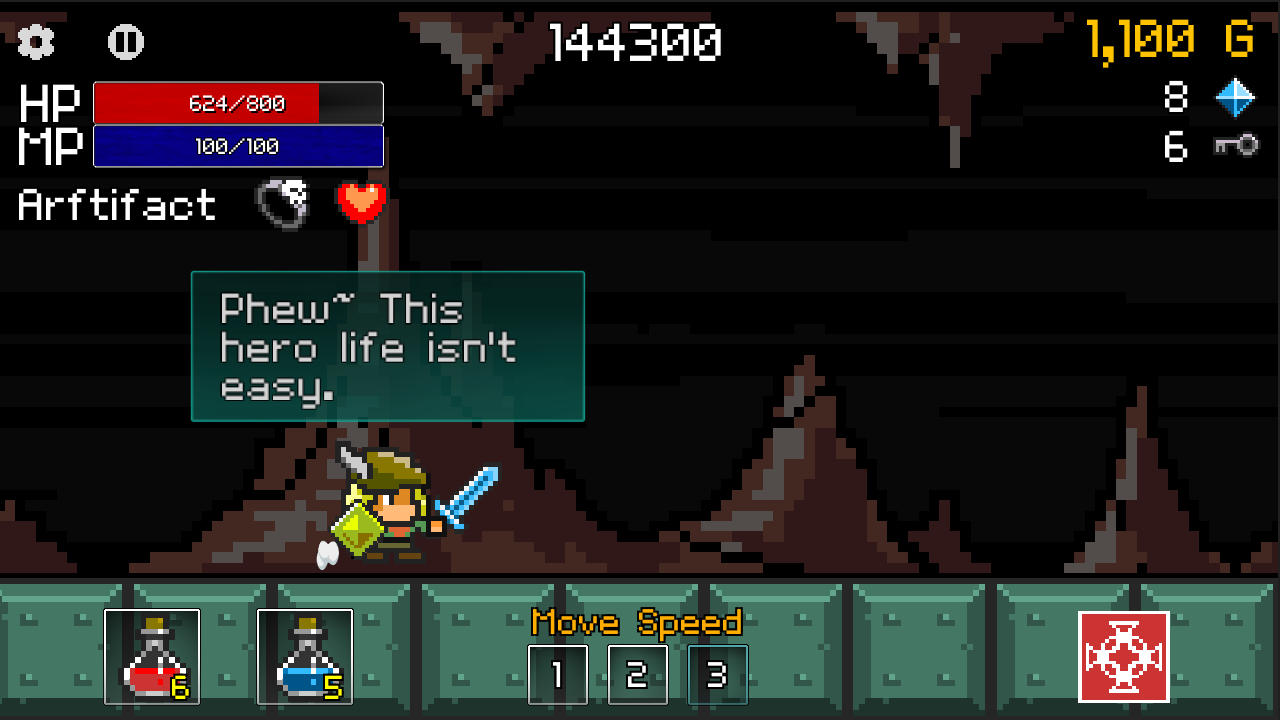Click the key icon beside the count 6
1280x720 pixels.
click(1238, 146)
